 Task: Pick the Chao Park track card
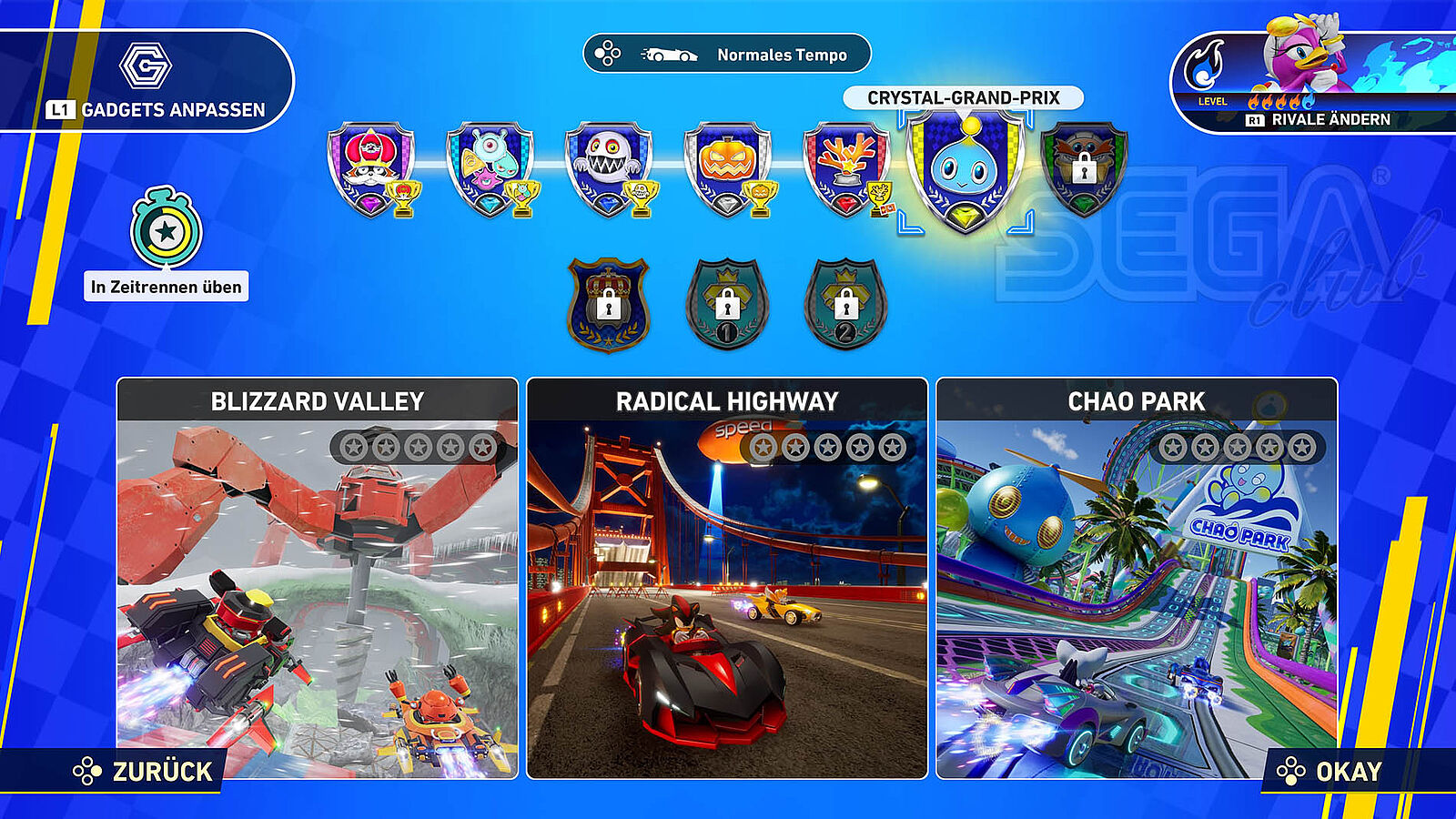(1137, 578)
